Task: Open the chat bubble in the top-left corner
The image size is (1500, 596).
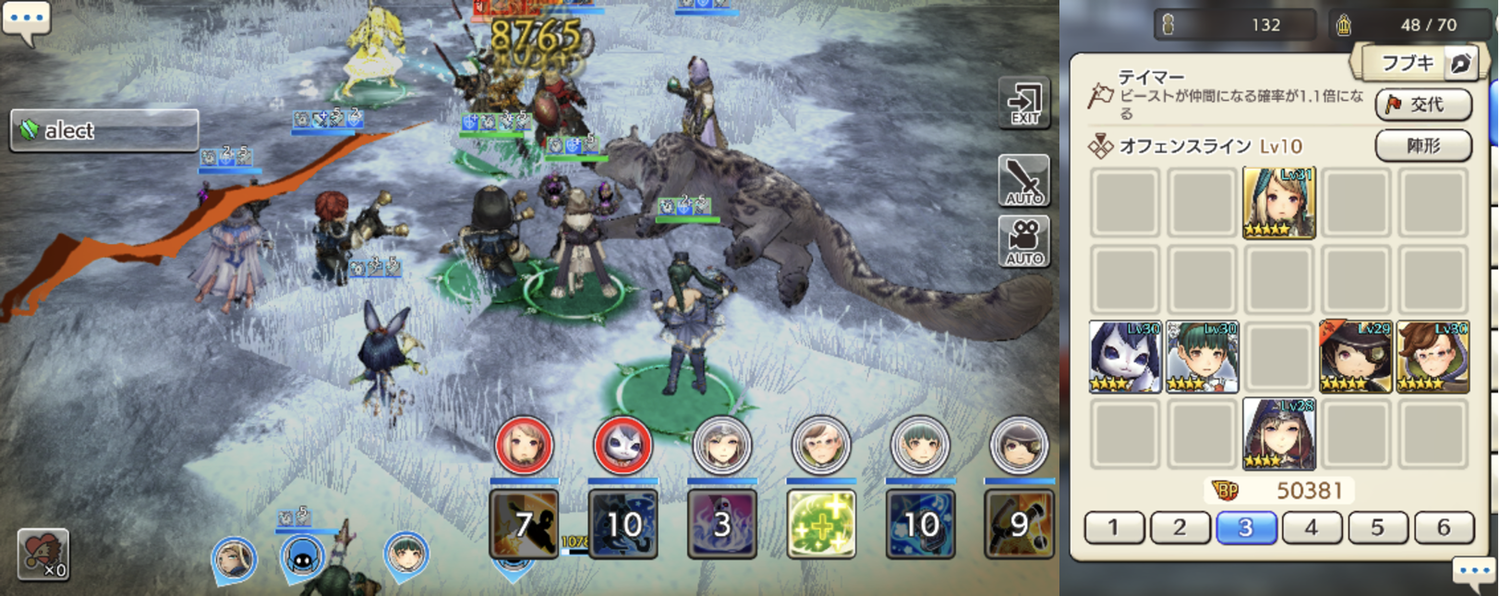Action: (25, 22)
